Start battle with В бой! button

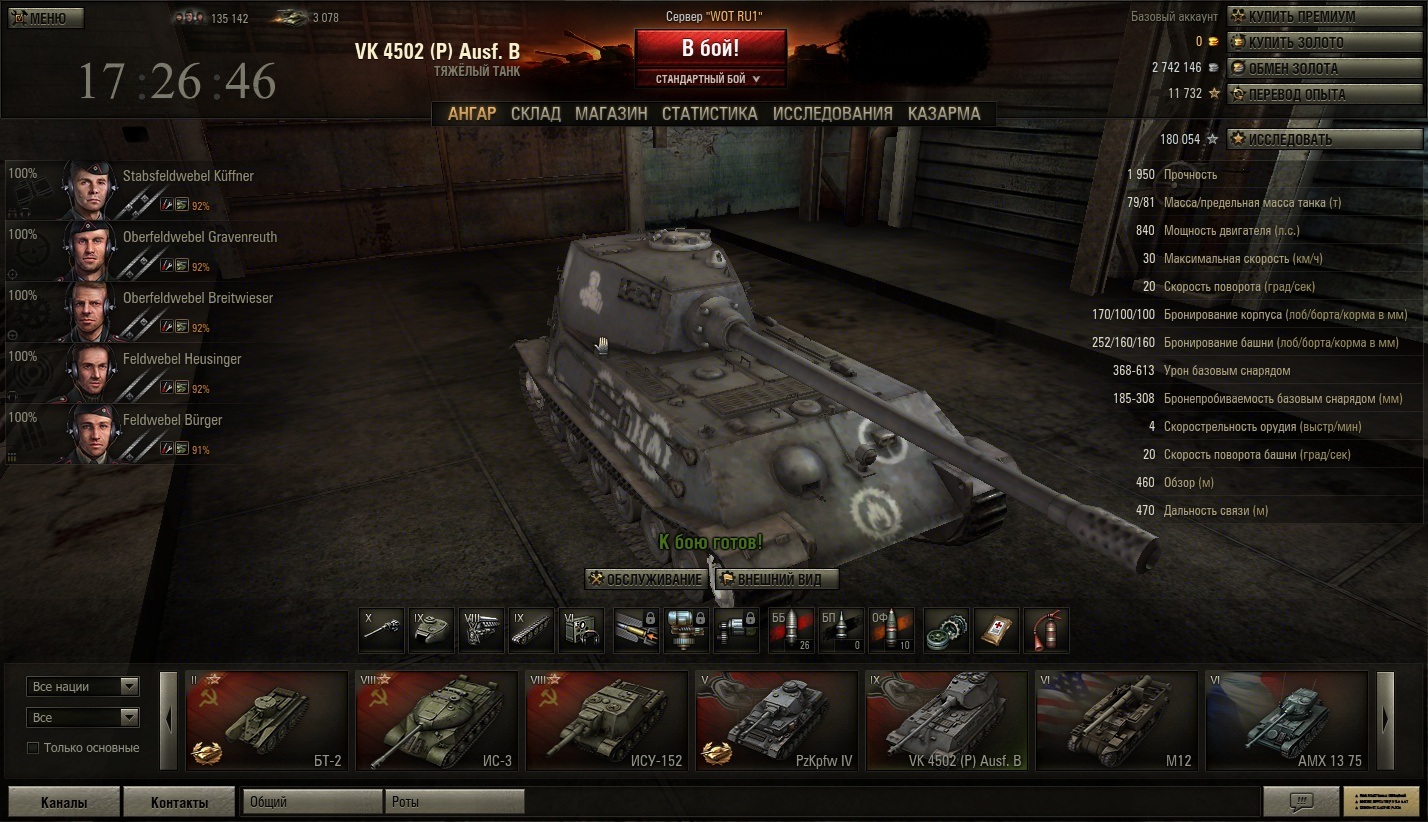[x=710, y=48]
